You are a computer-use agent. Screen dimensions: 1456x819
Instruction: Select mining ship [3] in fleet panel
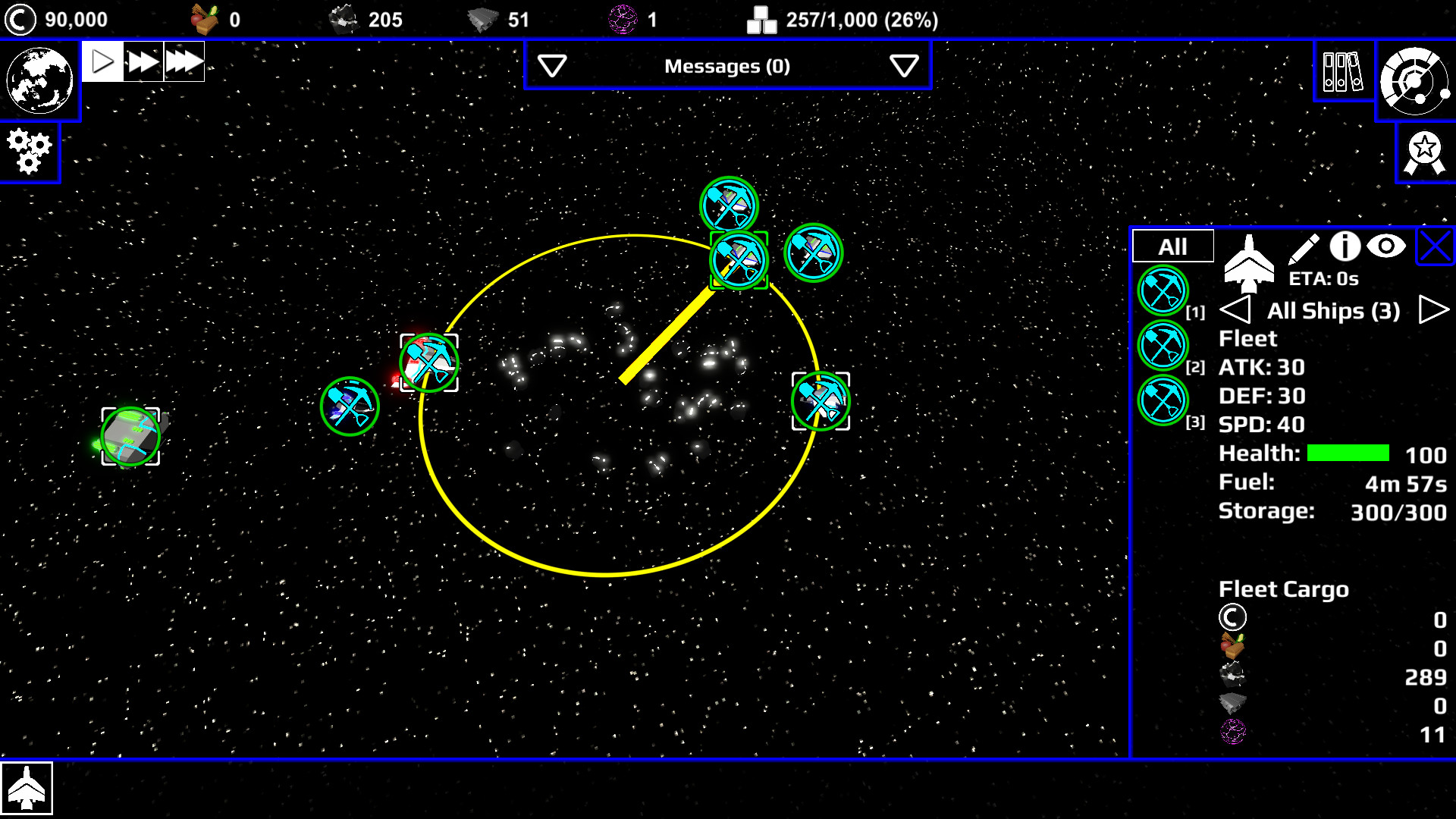tap(1162, 400)
